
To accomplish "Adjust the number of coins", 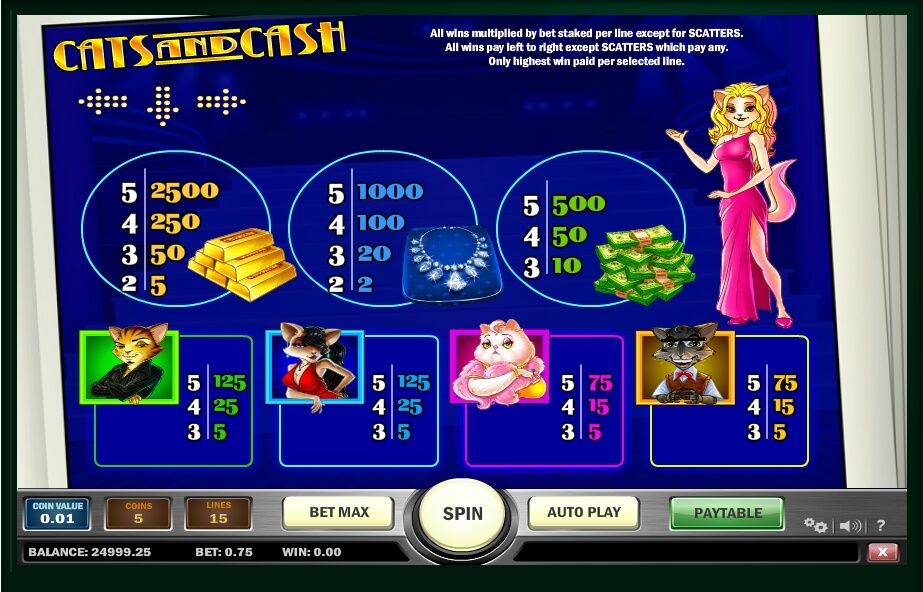I will coord(138,513).
